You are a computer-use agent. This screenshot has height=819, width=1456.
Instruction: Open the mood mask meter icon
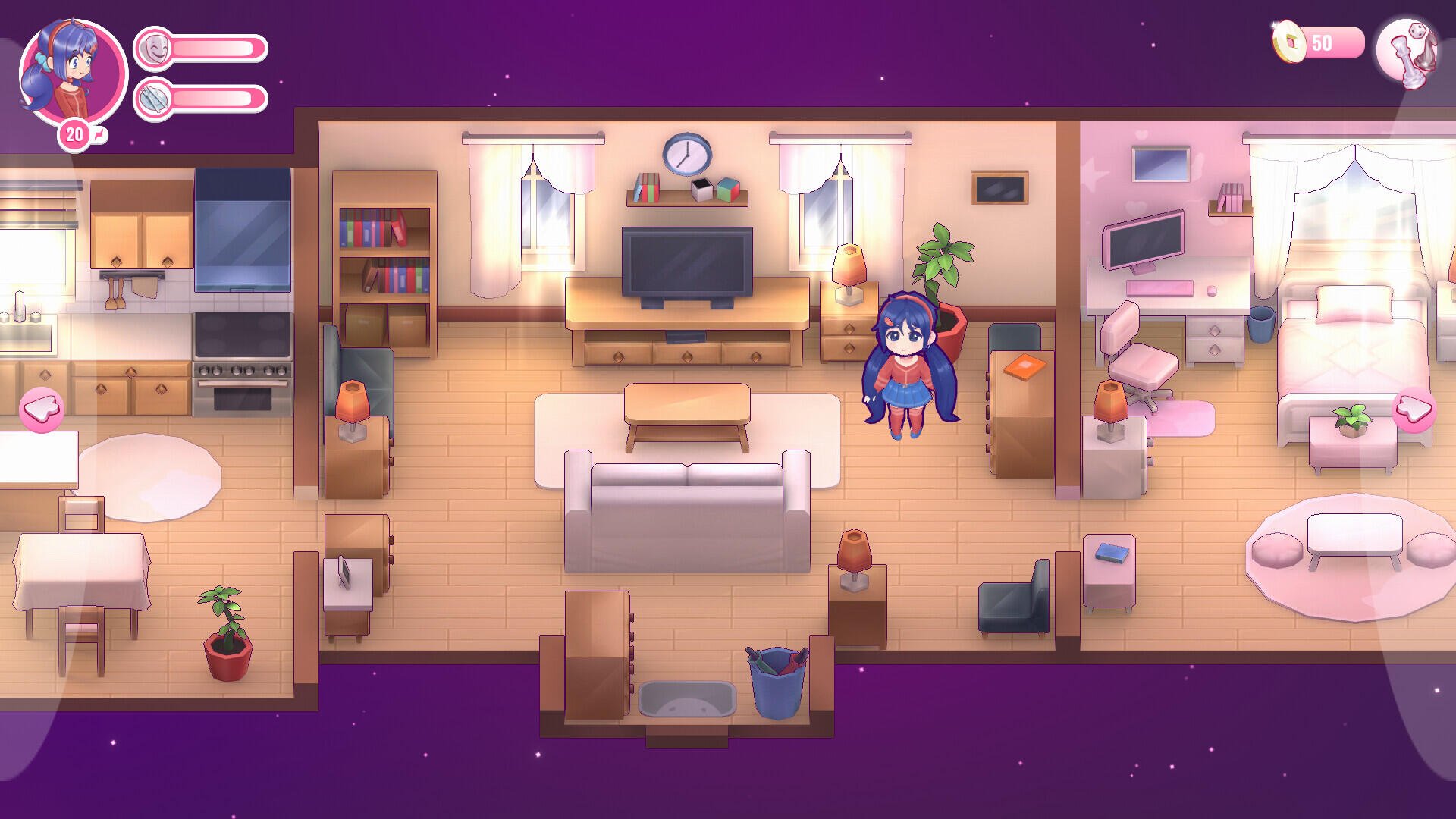pyautogui.click(x=154, y=47)
